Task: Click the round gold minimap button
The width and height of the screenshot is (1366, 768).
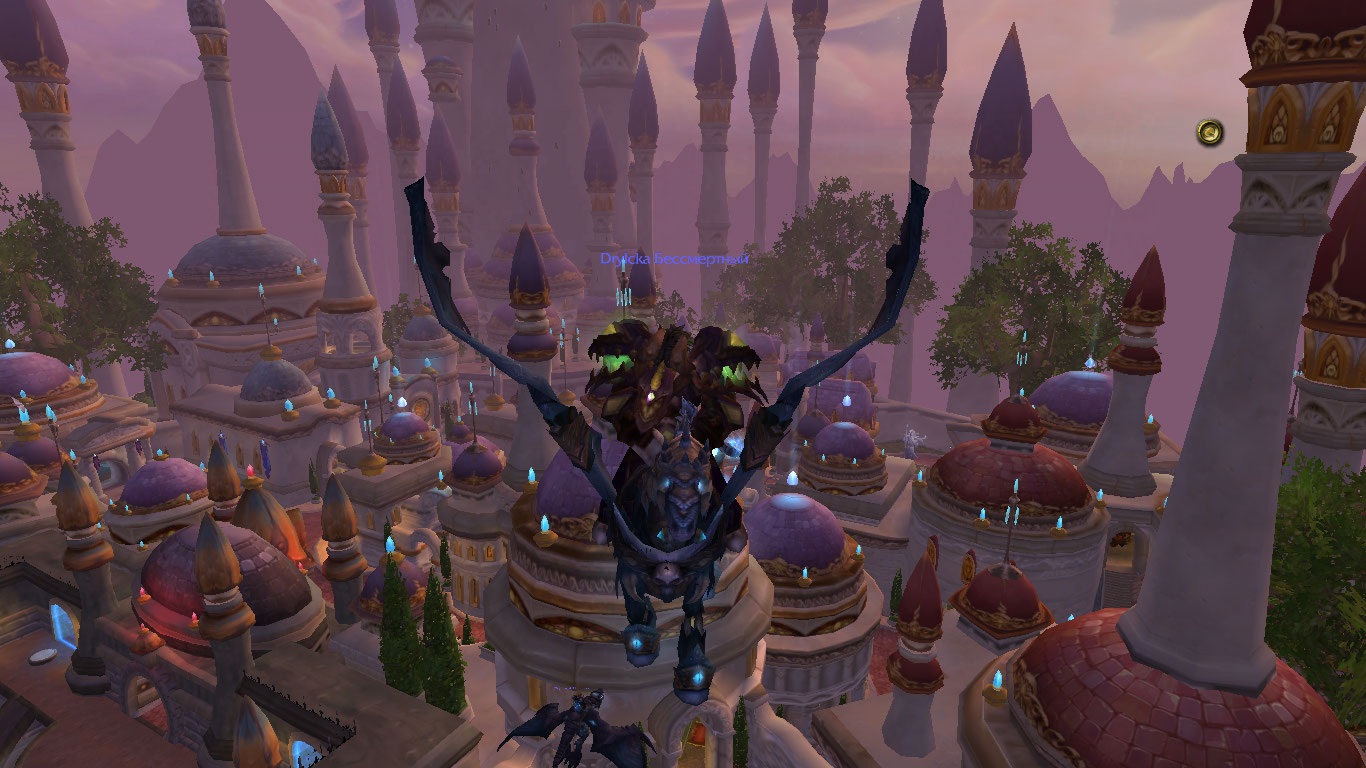Action: (1210, 132)
